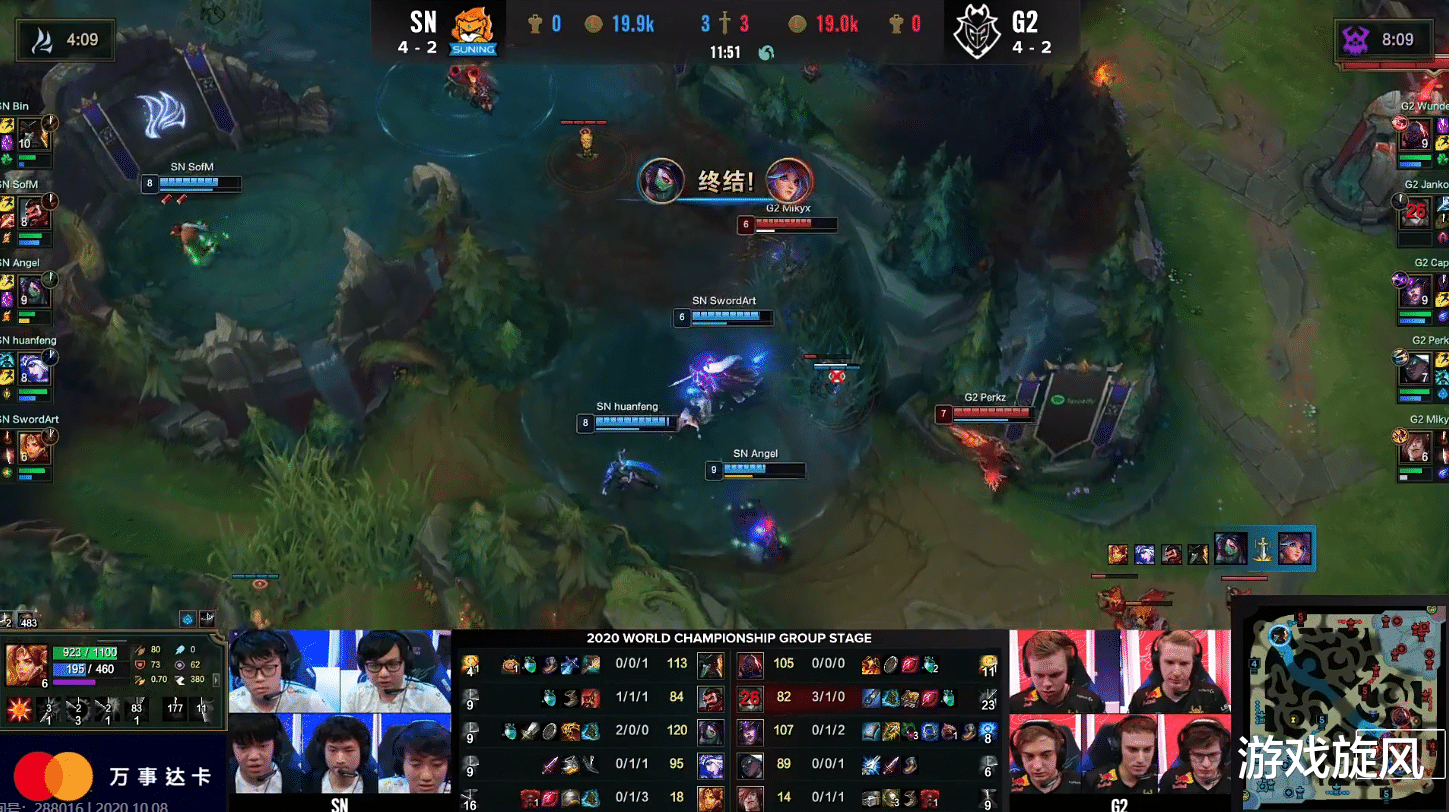Click Graves' portrait in the bottom stats table
This screenshot has width=1449, height=812.
tap(711, 699)
